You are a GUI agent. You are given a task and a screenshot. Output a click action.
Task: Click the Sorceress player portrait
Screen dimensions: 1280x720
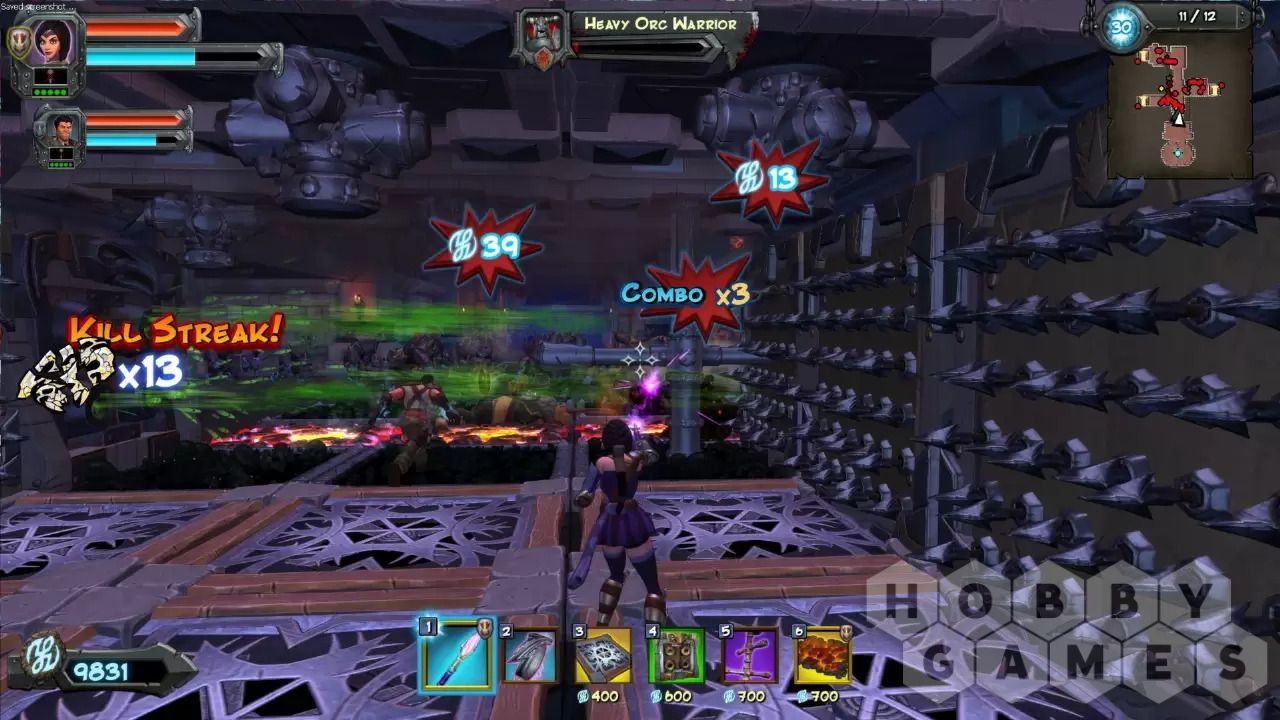pos(48,43)
